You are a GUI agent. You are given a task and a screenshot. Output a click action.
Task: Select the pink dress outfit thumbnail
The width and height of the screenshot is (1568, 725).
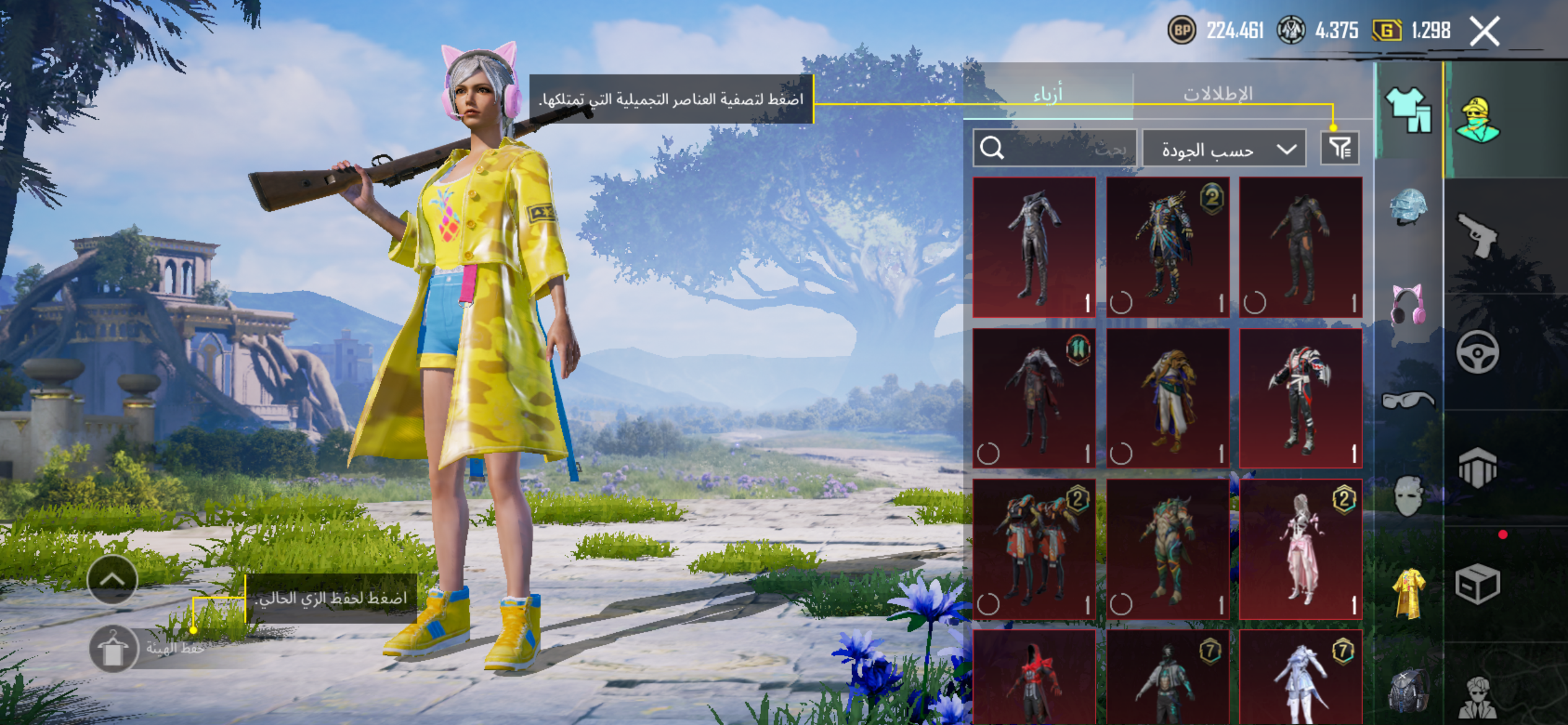(1300, 549)
